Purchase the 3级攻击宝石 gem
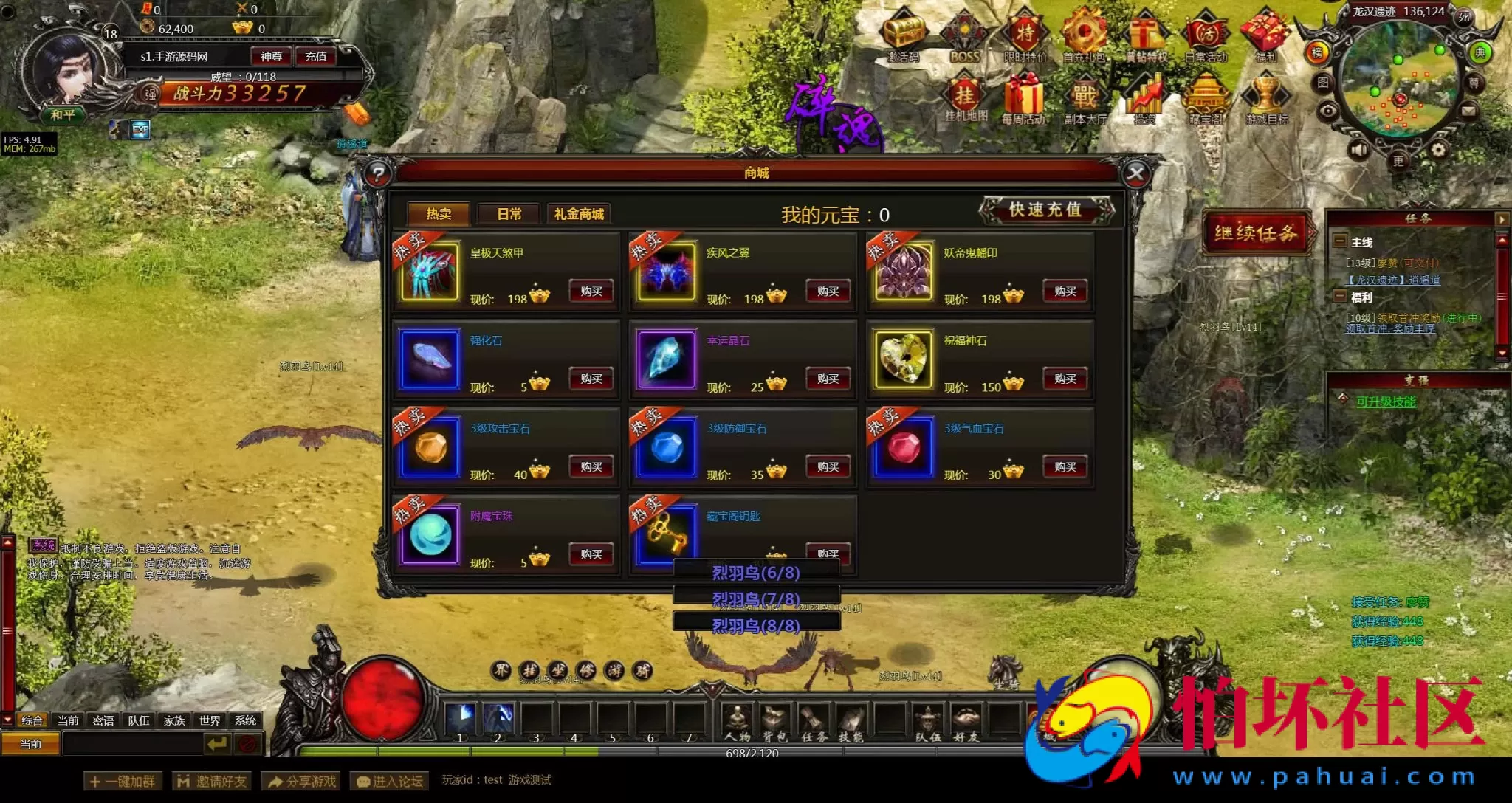The image size is (1512, 803). pyautogui.click(x=591, y=467)
